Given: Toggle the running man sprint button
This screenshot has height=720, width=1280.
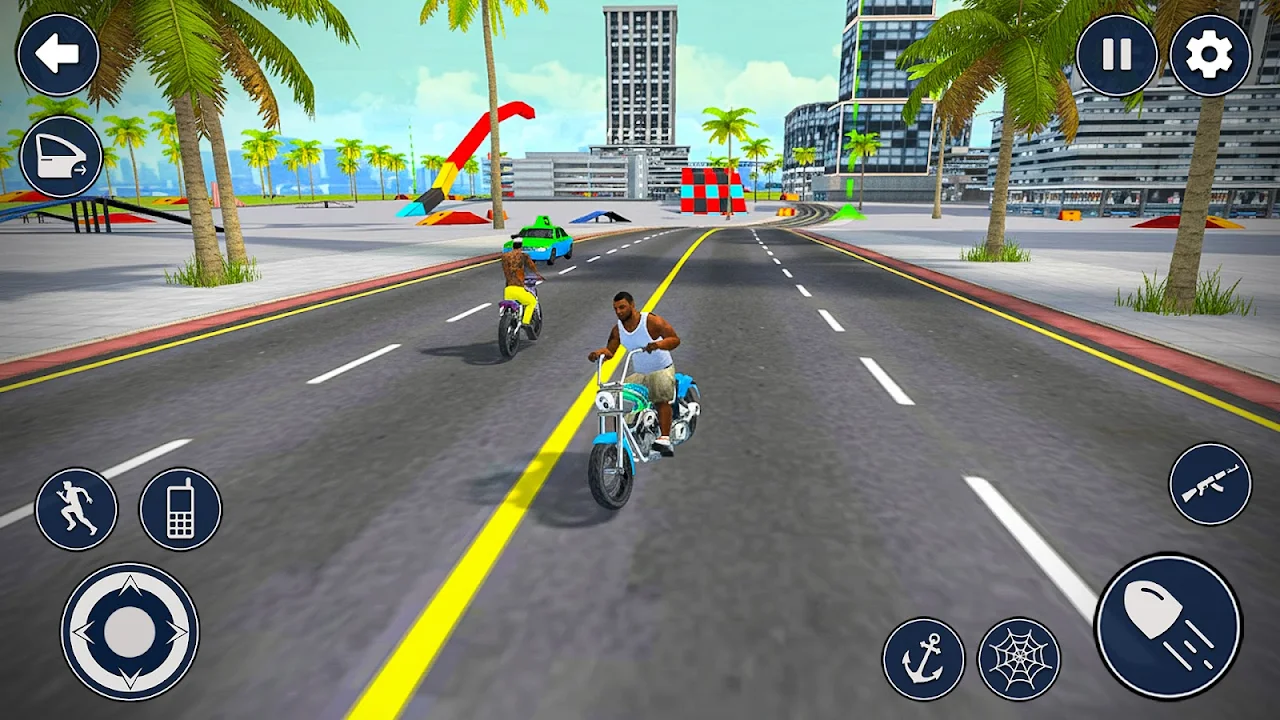Looking at the screenshot, I should [x=76, y=509].
